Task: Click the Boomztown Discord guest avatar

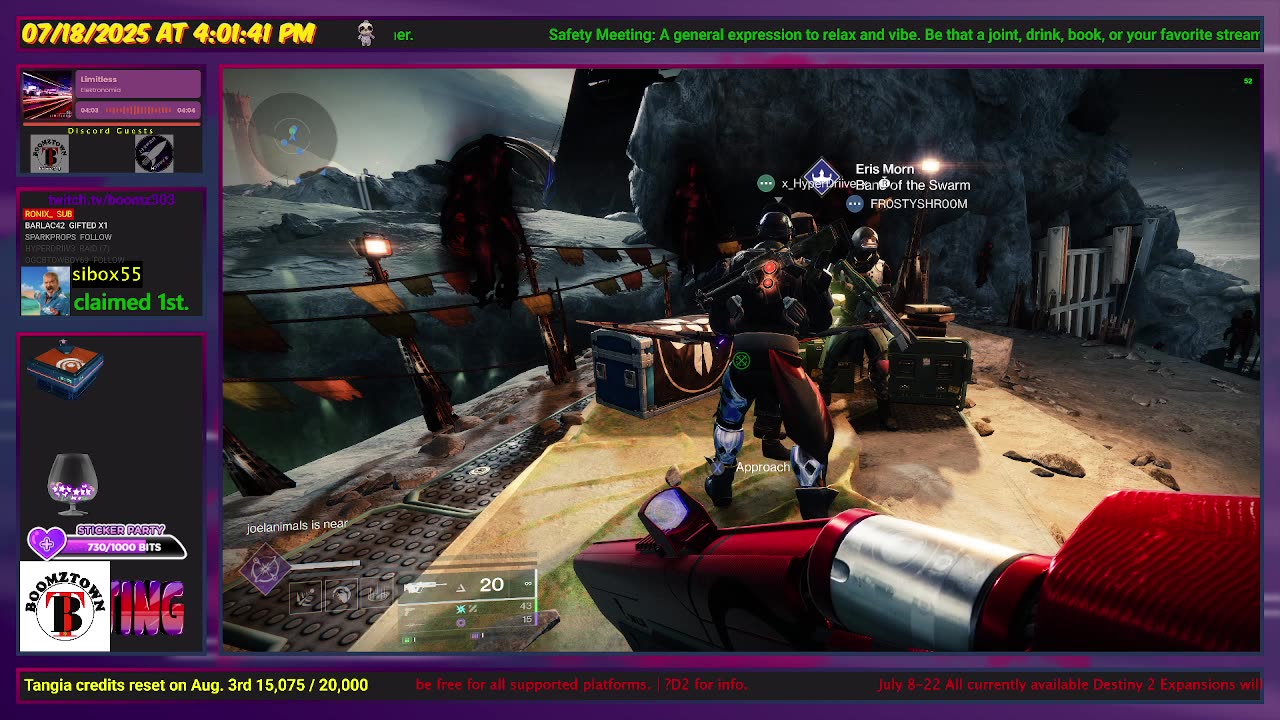Action: click(50, 154)
